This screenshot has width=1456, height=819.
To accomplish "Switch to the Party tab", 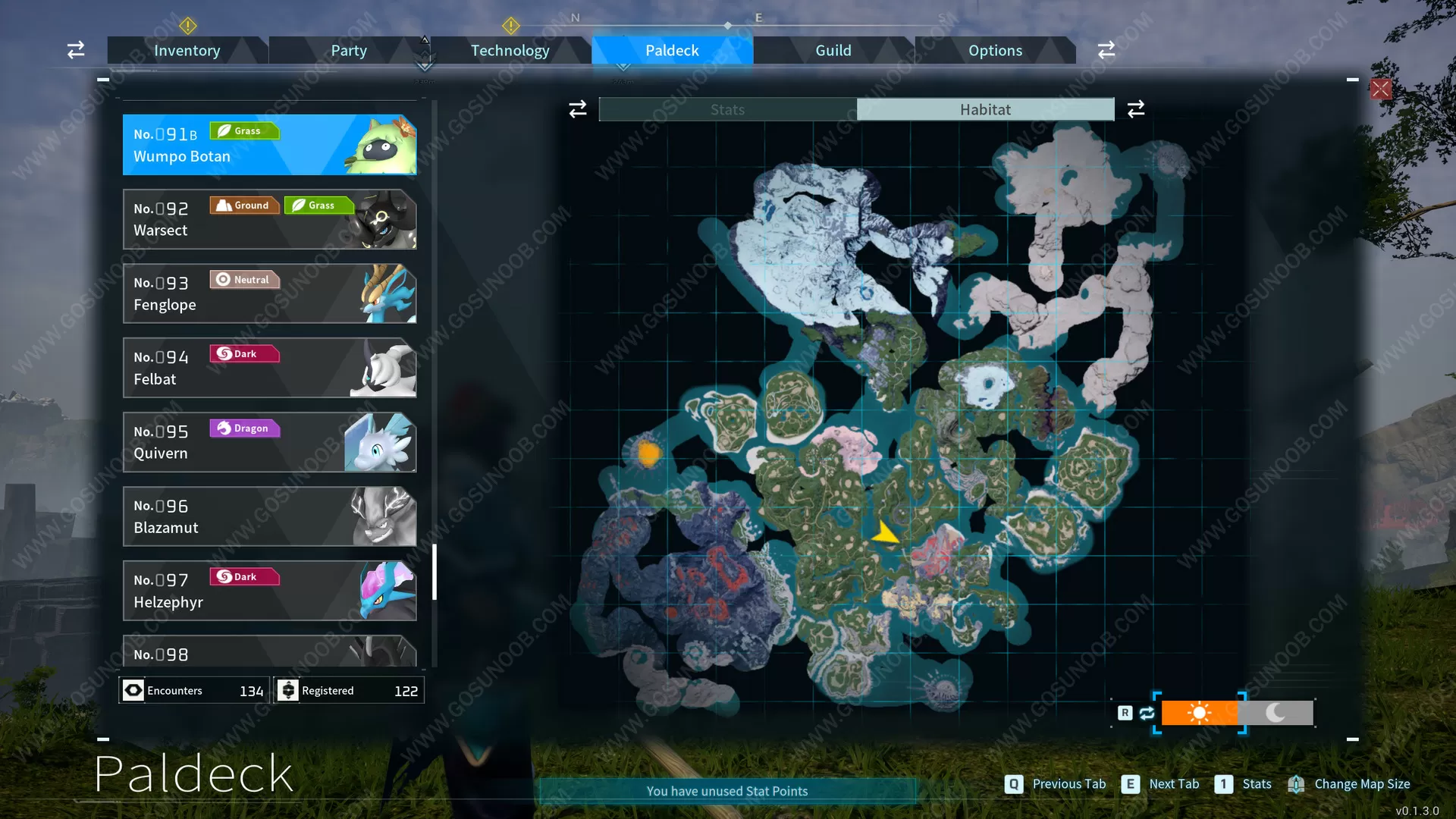I will click(349, 51).
